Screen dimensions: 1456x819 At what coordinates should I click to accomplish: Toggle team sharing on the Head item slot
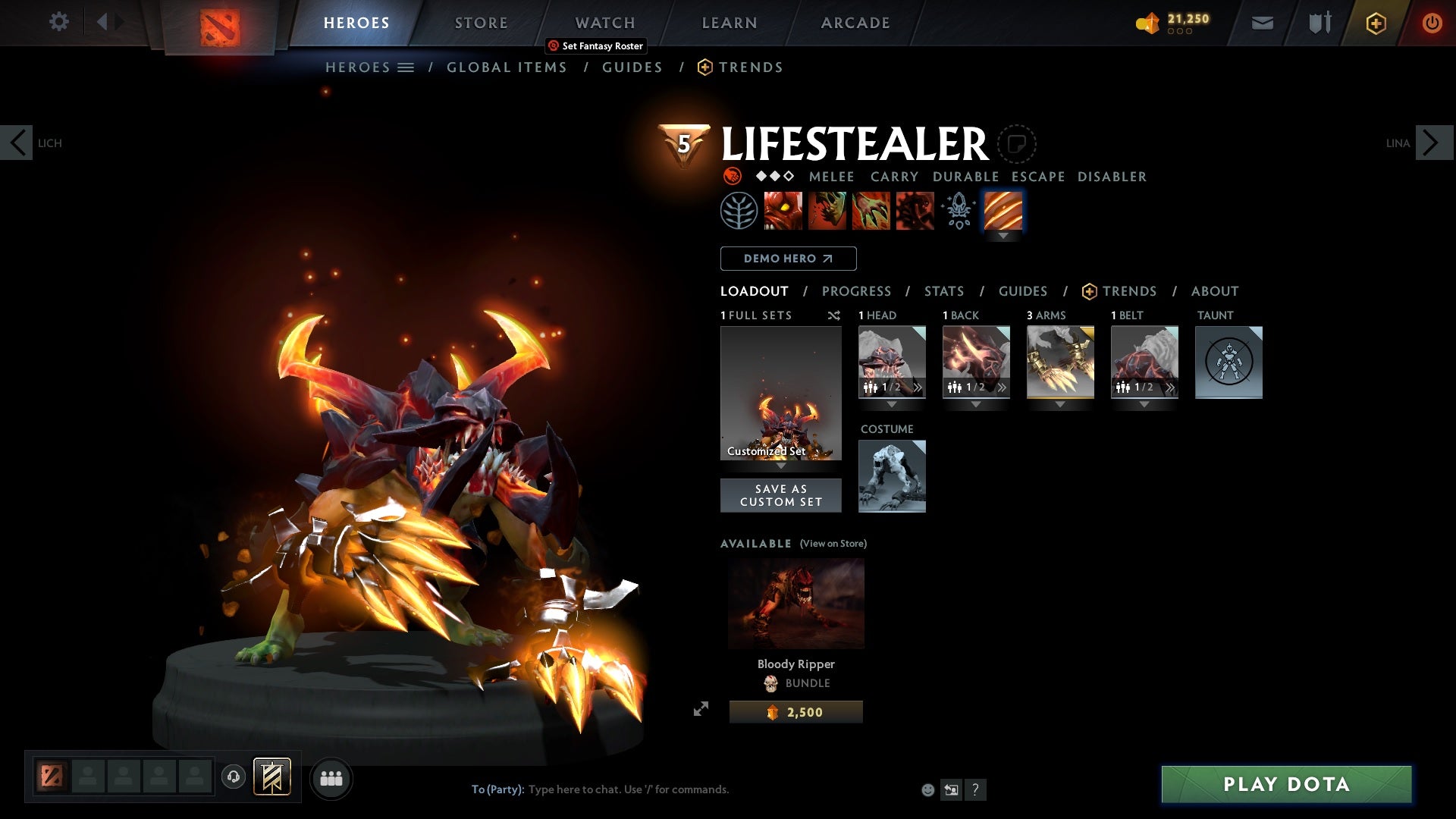coord(869,388)
